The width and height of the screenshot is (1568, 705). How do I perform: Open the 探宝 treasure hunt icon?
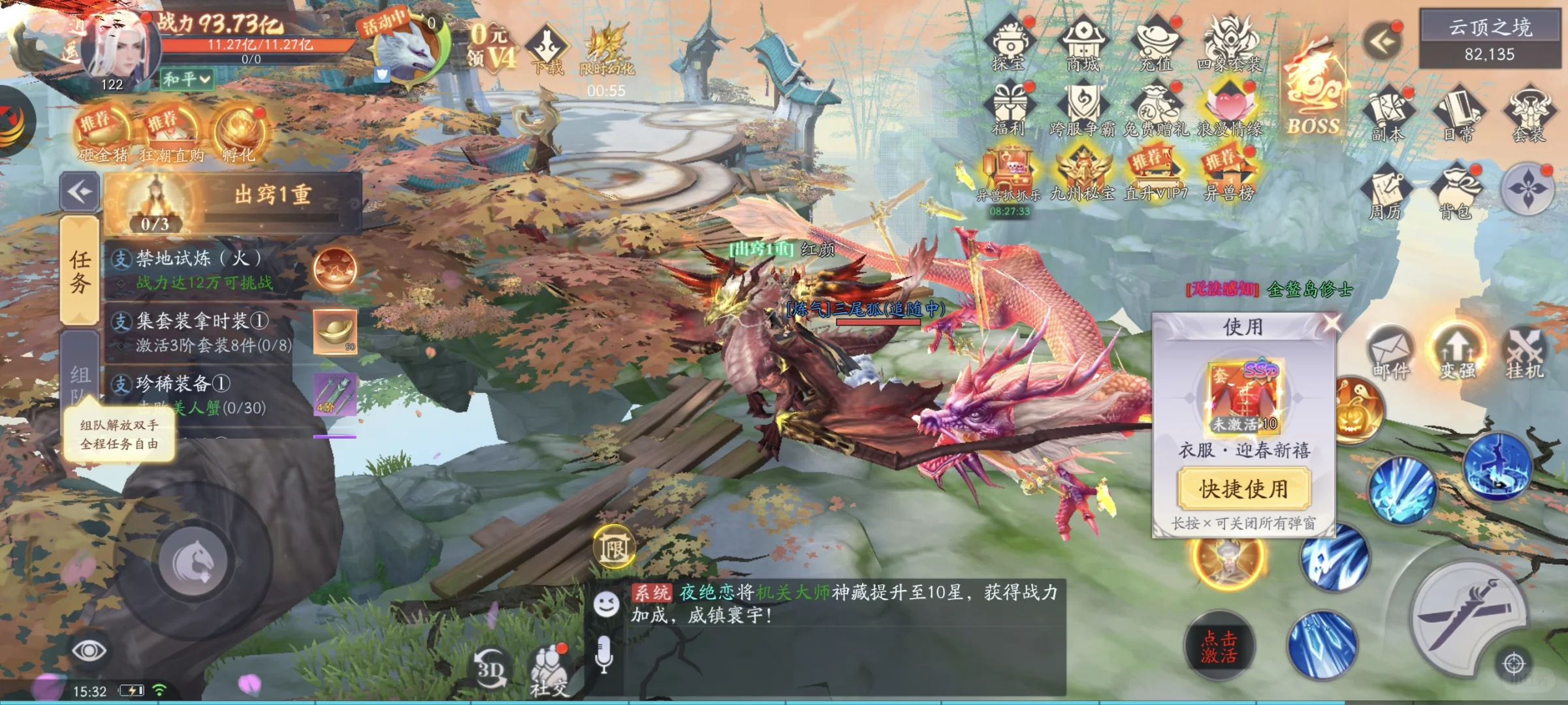click(x=1010, y=43)
